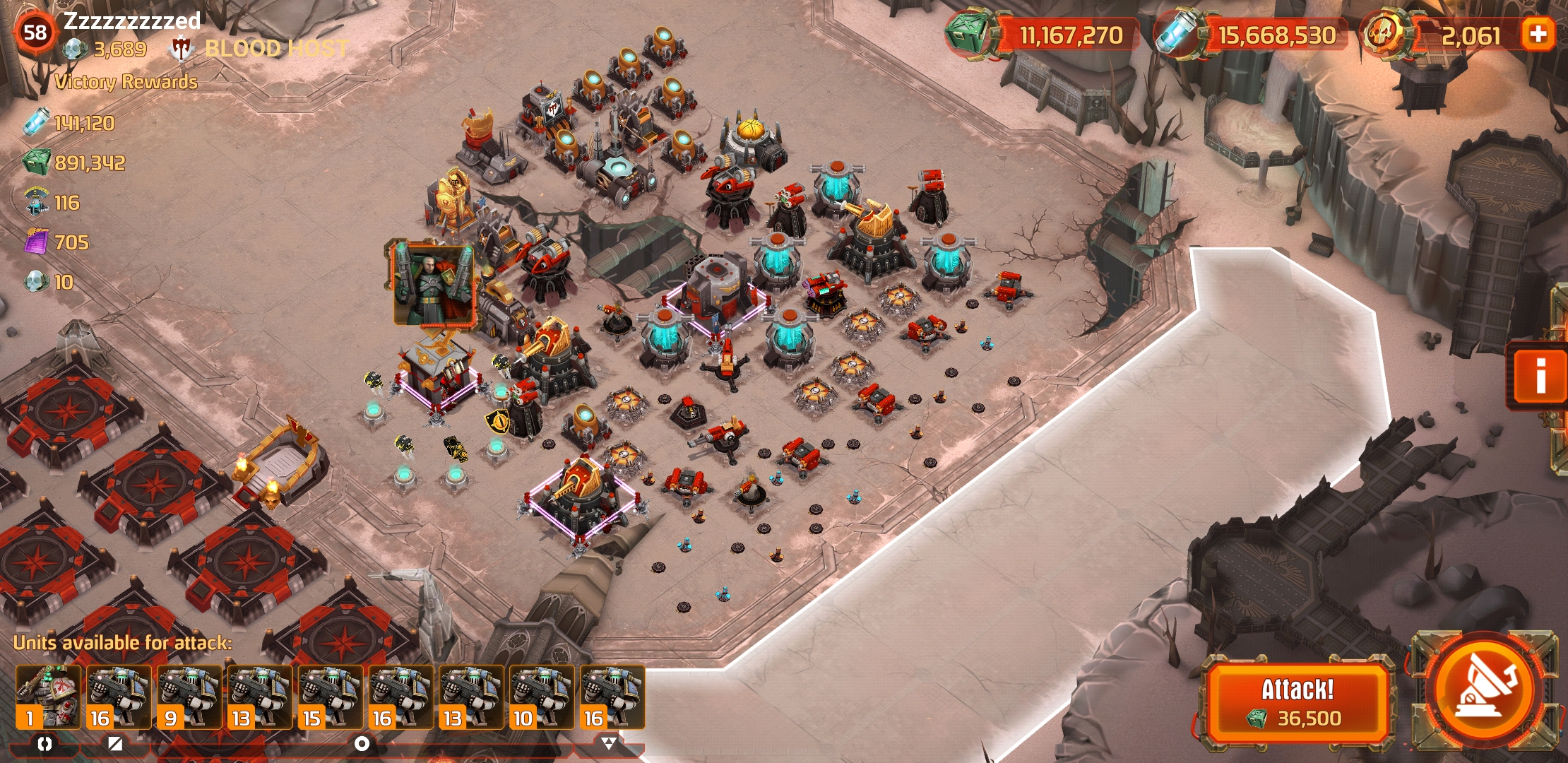Tap the triangle marker below the last unit
This screenshot has height=763, width=1568.
pyautogui.click(x=609, y=743)
